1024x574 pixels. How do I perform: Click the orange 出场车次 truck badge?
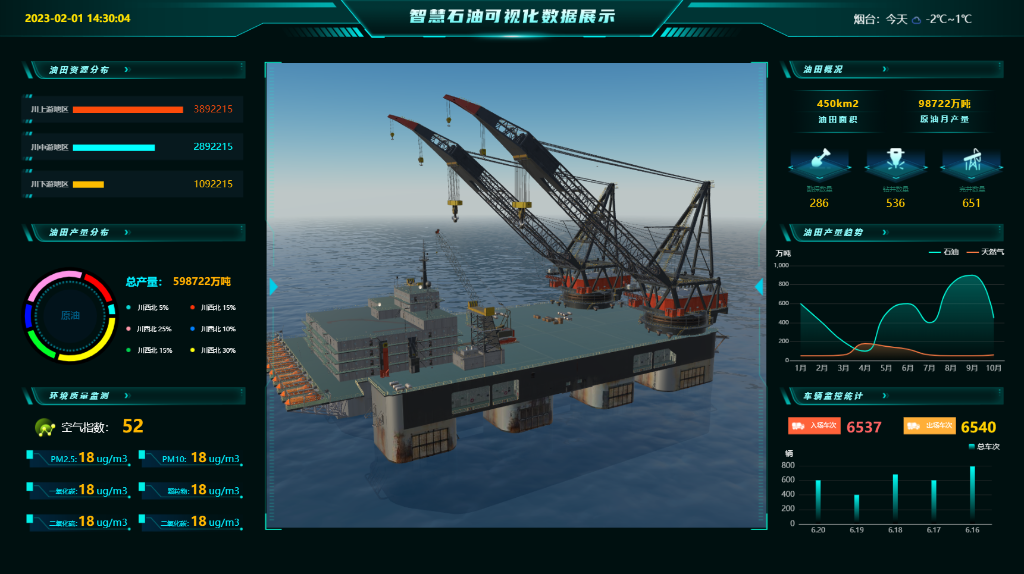929,426
